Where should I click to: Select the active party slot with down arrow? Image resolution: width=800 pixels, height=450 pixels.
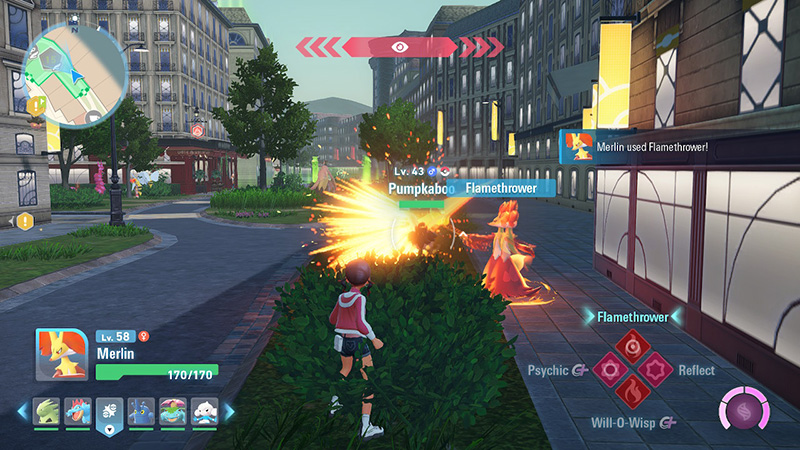coord(110,414)
